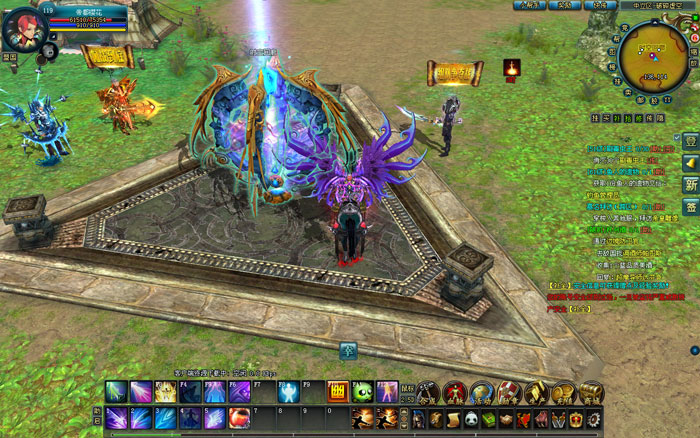Open the 签 sign-in button
This screenshot has height=438, width=700.
coord(690,206)
